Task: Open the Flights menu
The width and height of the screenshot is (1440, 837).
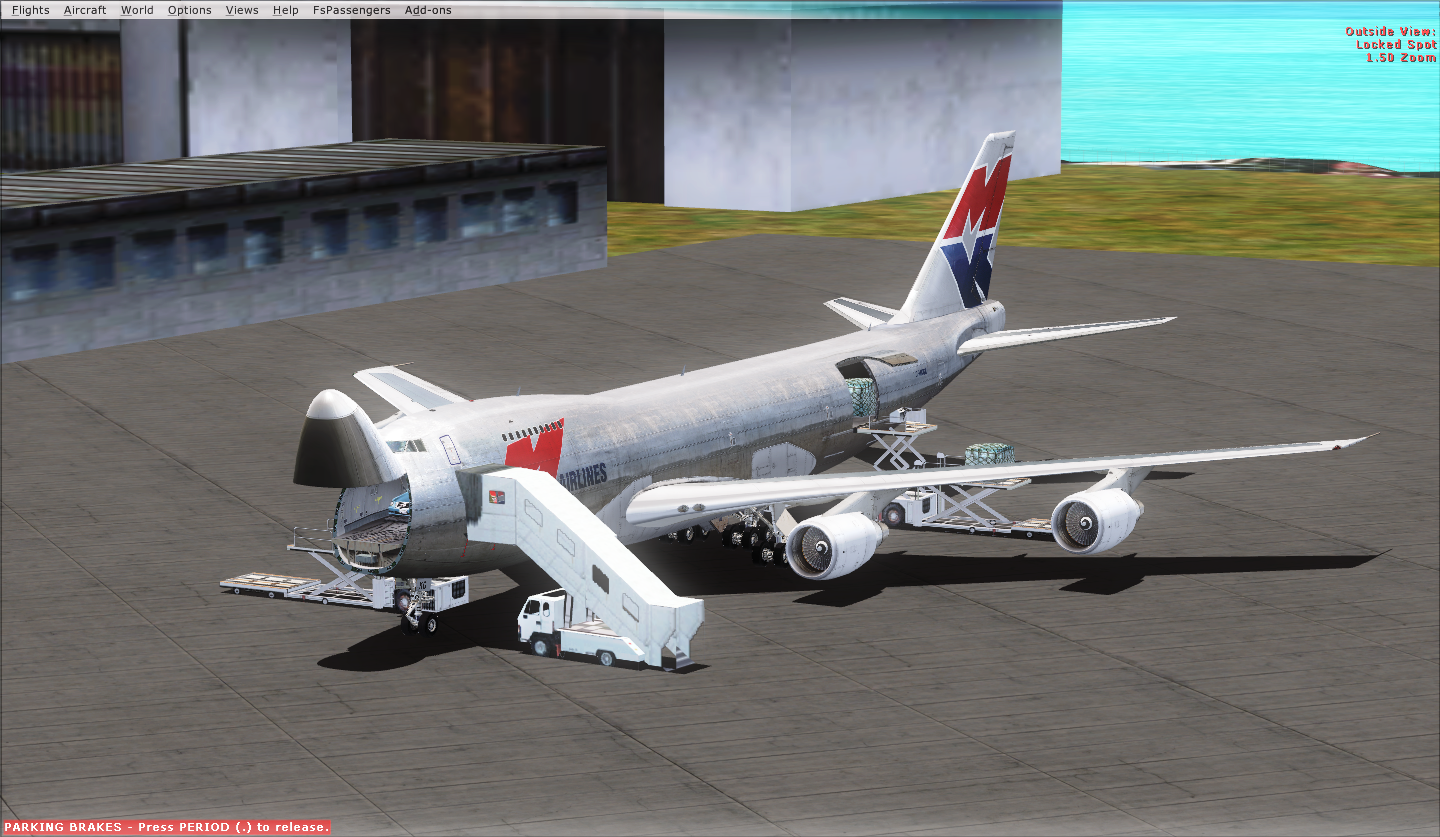Action: coord(30,10)
